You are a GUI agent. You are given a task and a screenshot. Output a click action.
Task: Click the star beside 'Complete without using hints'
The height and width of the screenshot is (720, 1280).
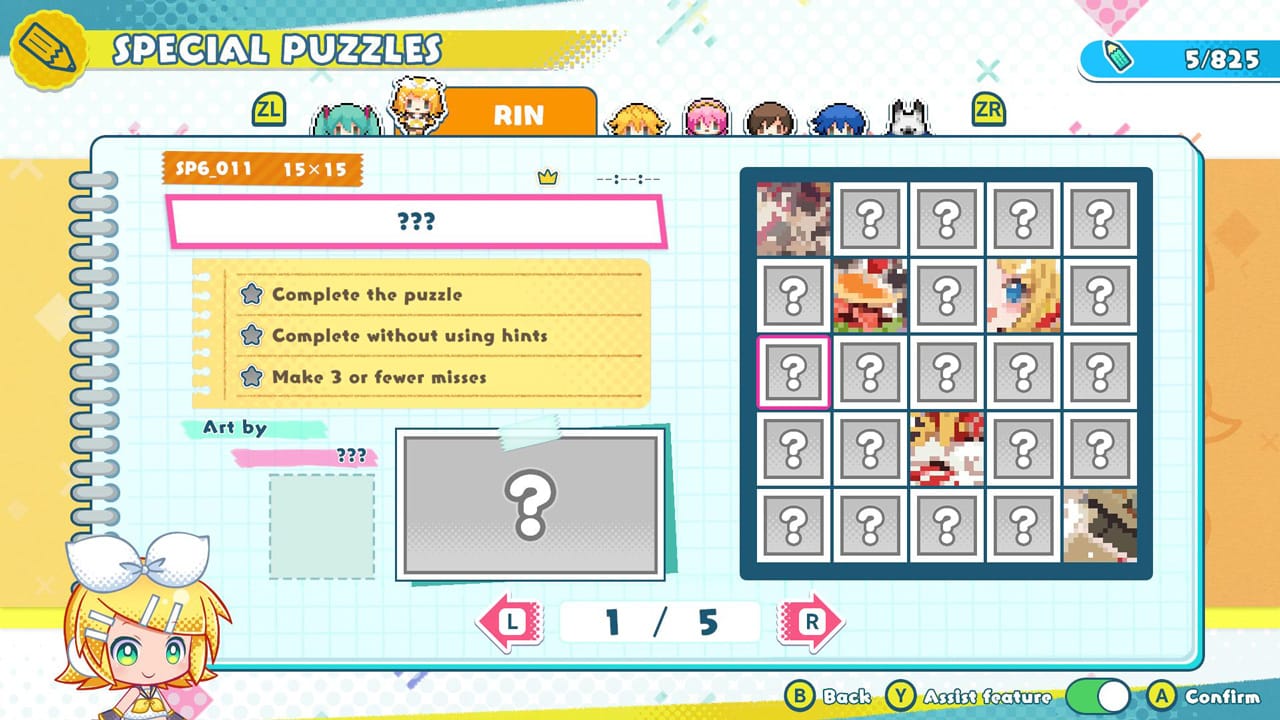coord(252,335)
